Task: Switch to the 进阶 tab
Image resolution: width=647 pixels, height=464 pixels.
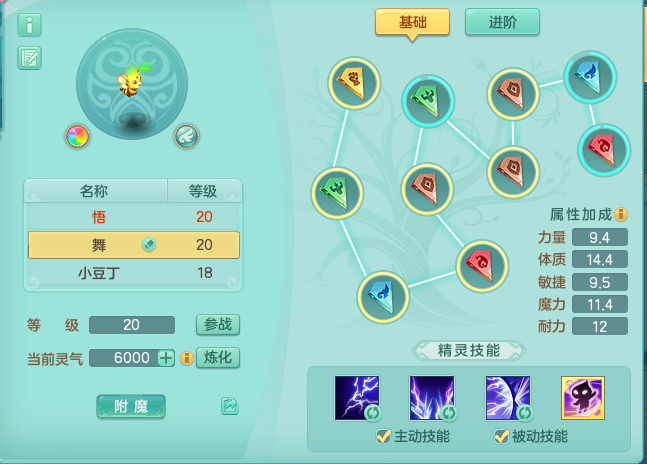Action: click(502, 22)
